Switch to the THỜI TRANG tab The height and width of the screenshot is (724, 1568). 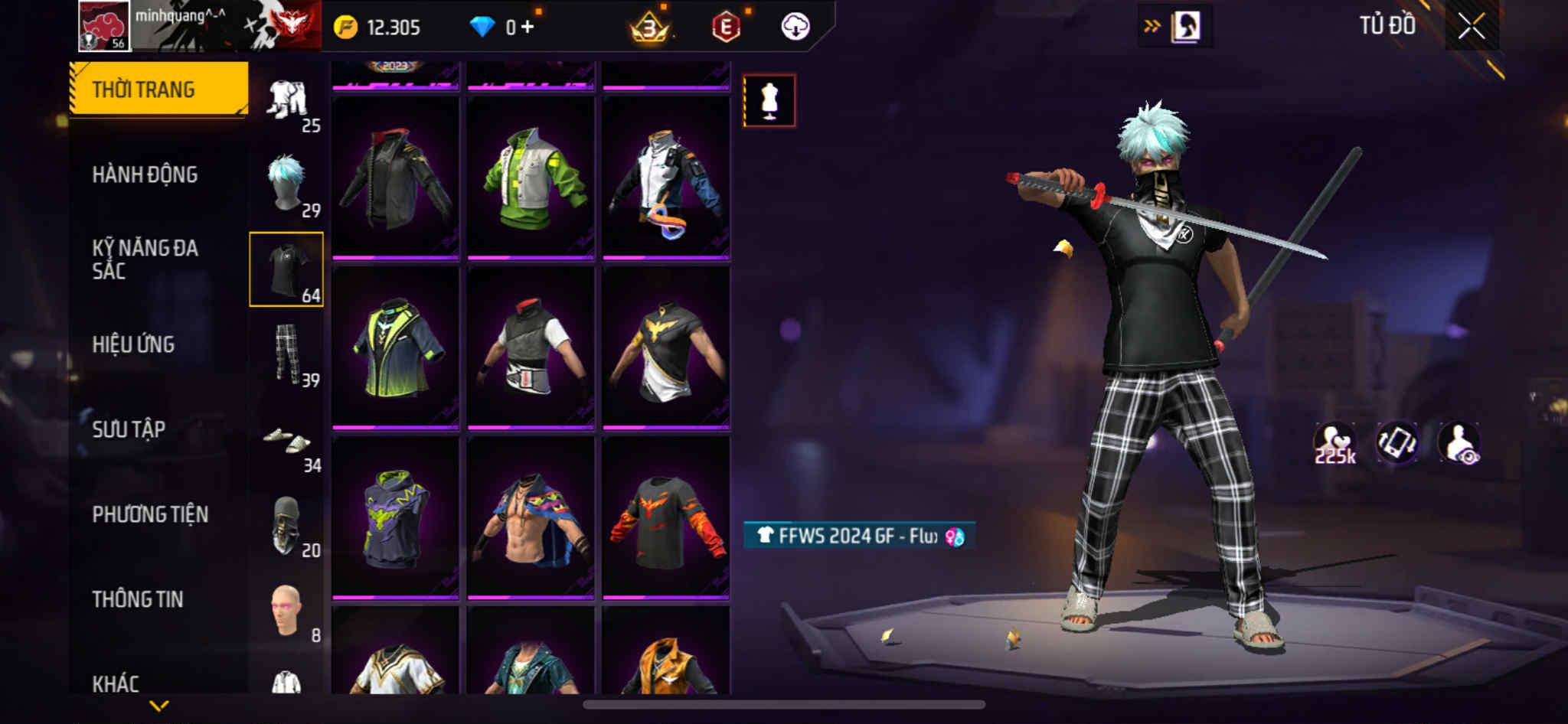[x=158, y=89]
